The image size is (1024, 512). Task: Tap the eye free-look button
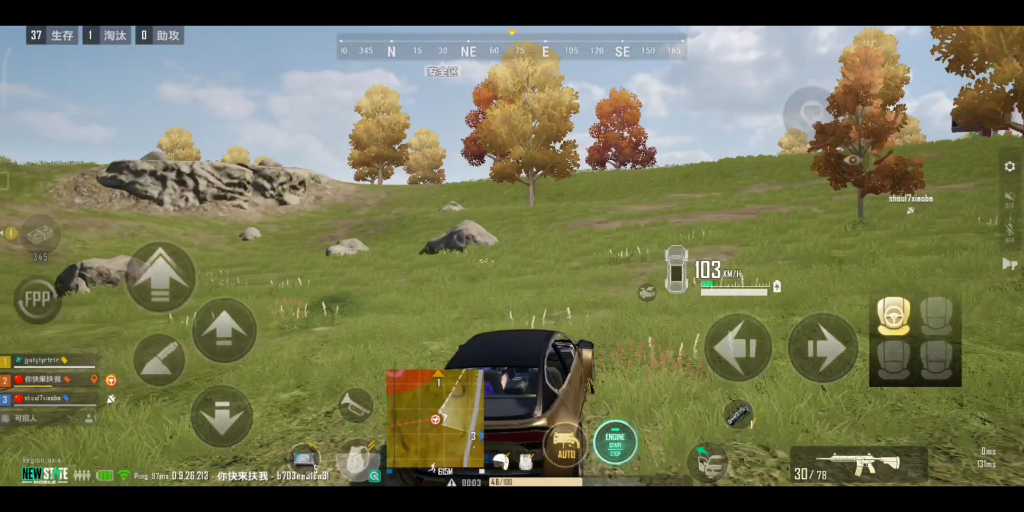pos(852,160)
